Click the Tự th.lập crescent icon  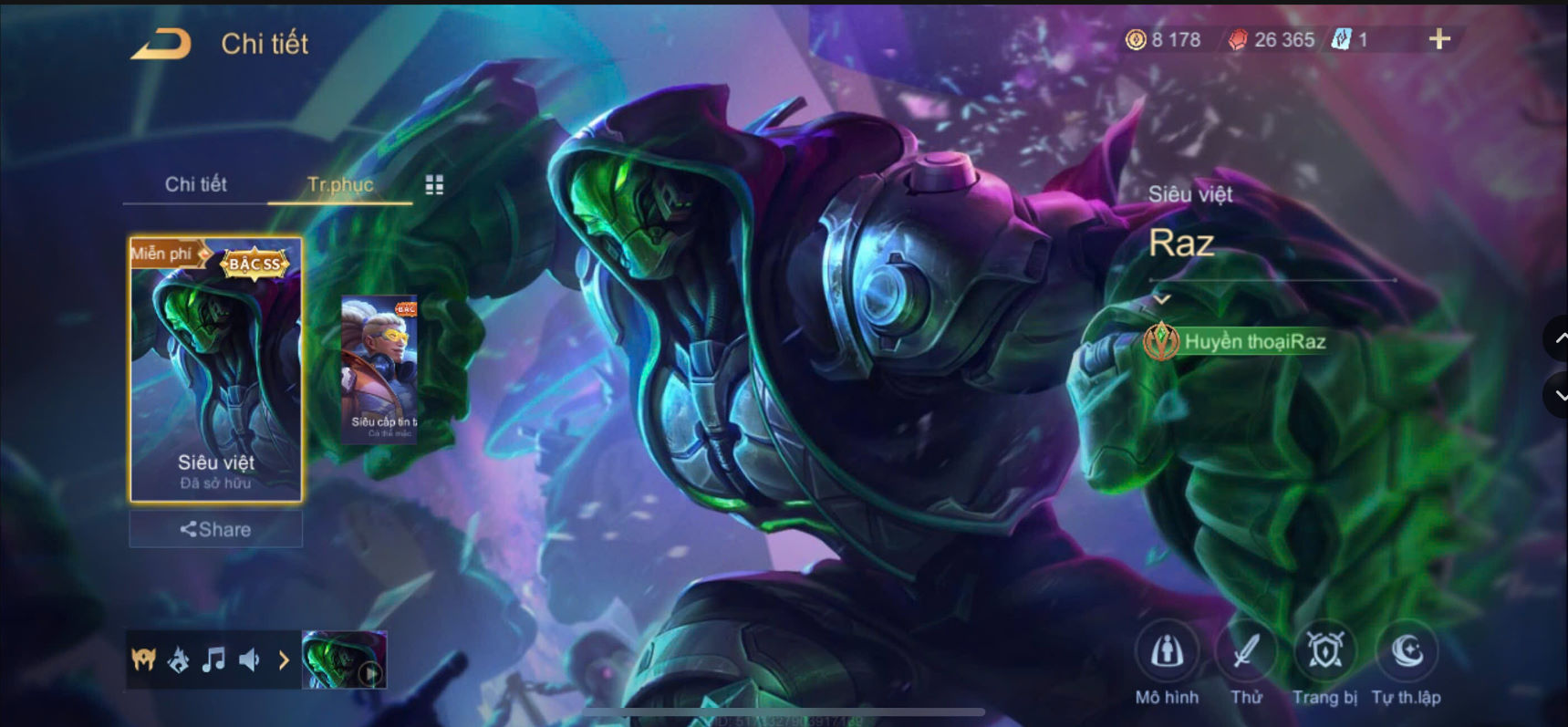pyautogui.click(x=1407, y=651)
